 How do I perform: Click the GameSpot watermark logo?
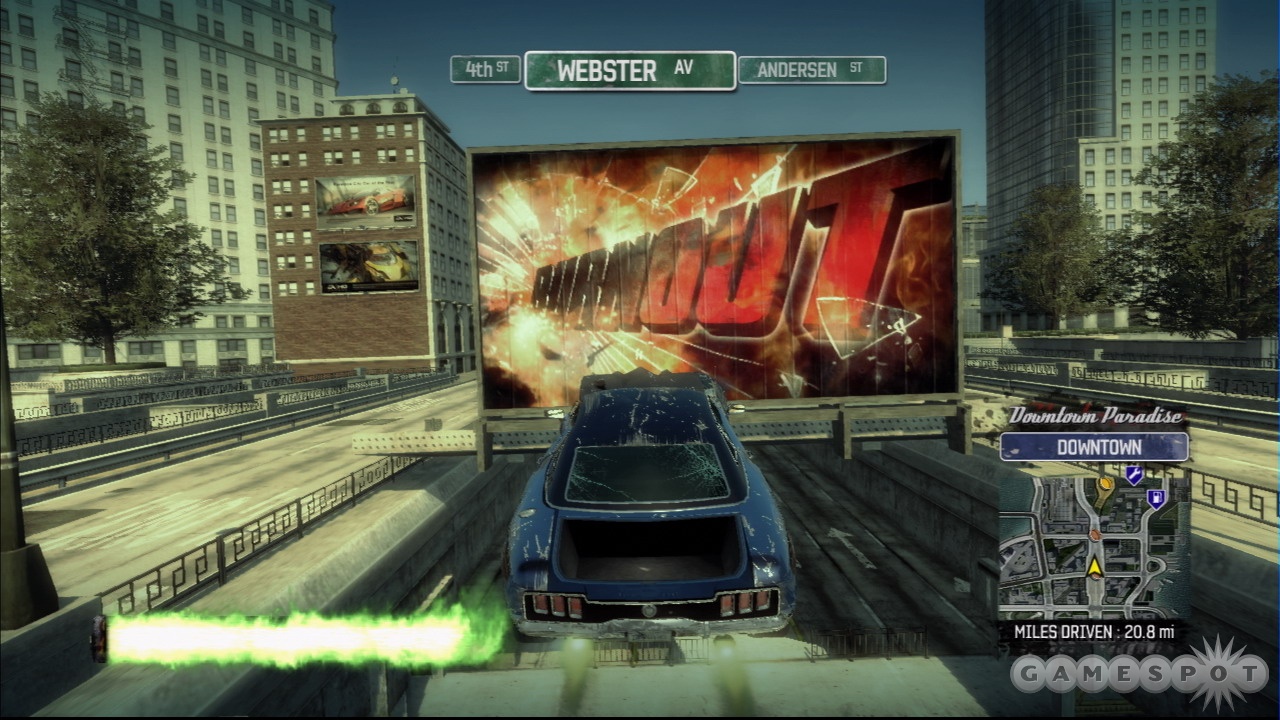pos(1139,675)
